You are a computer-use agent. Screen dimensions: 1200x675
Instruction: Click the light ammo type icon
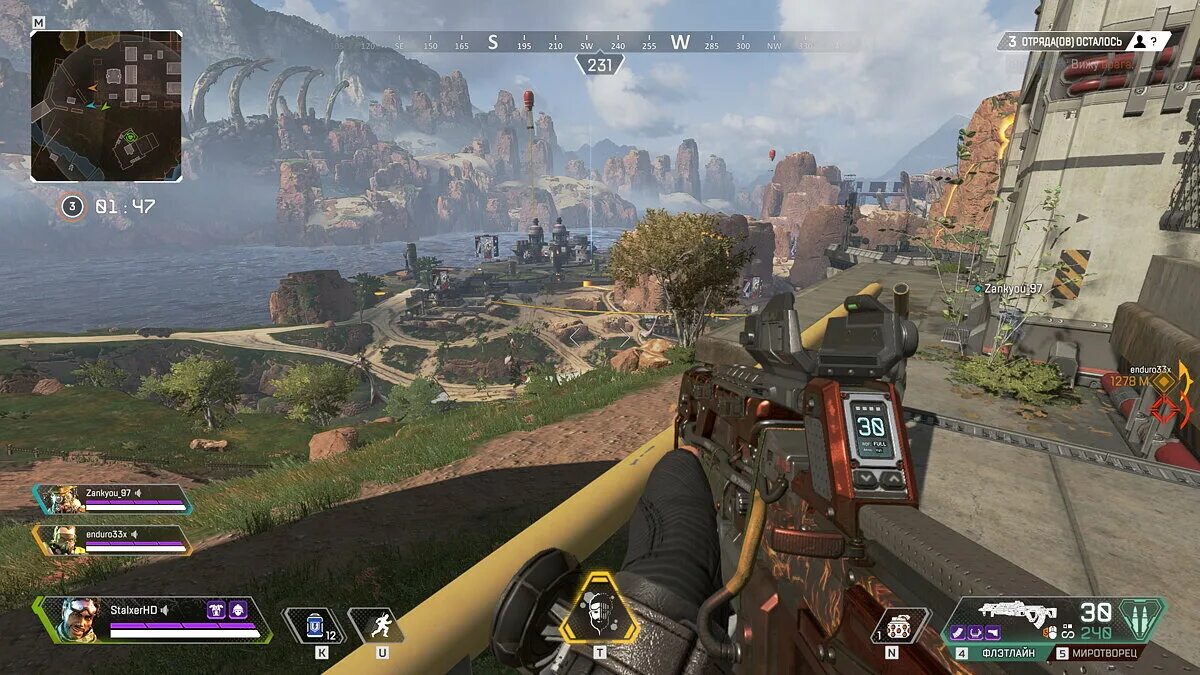(x=1141, y=619)
